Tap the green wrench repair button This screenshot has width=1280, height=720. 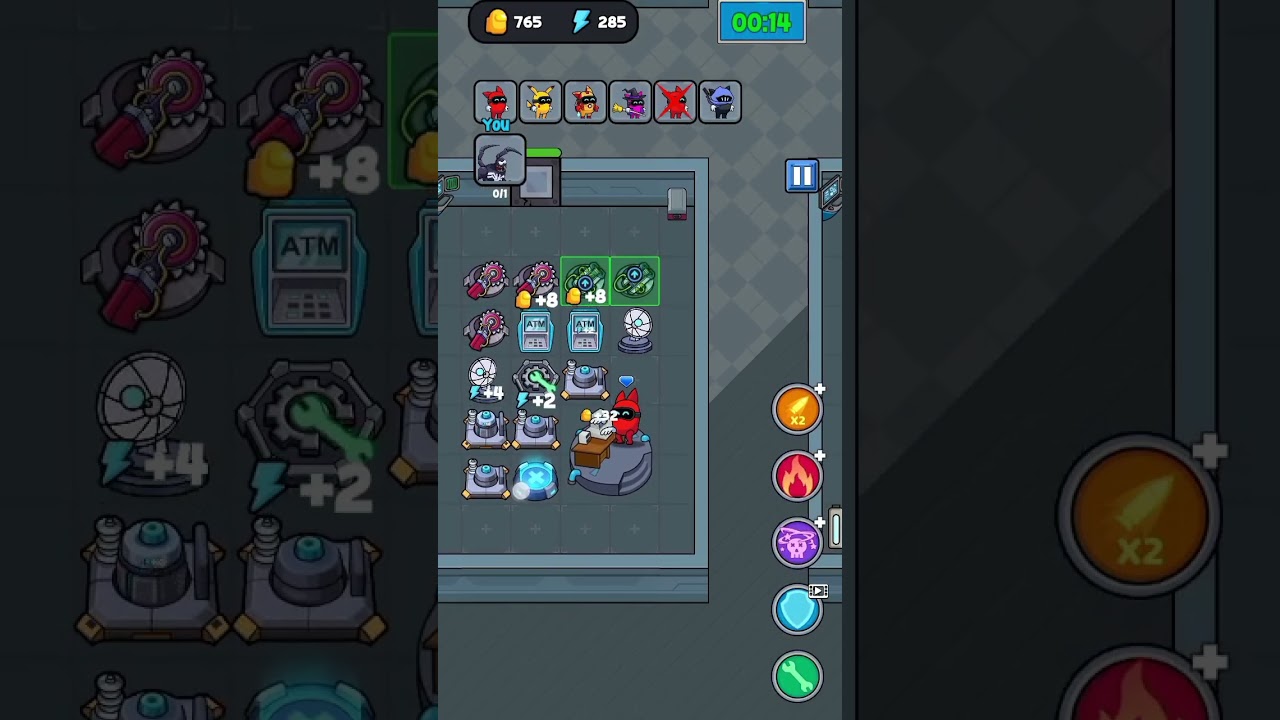pyautogui.click(x=797, y=677)
